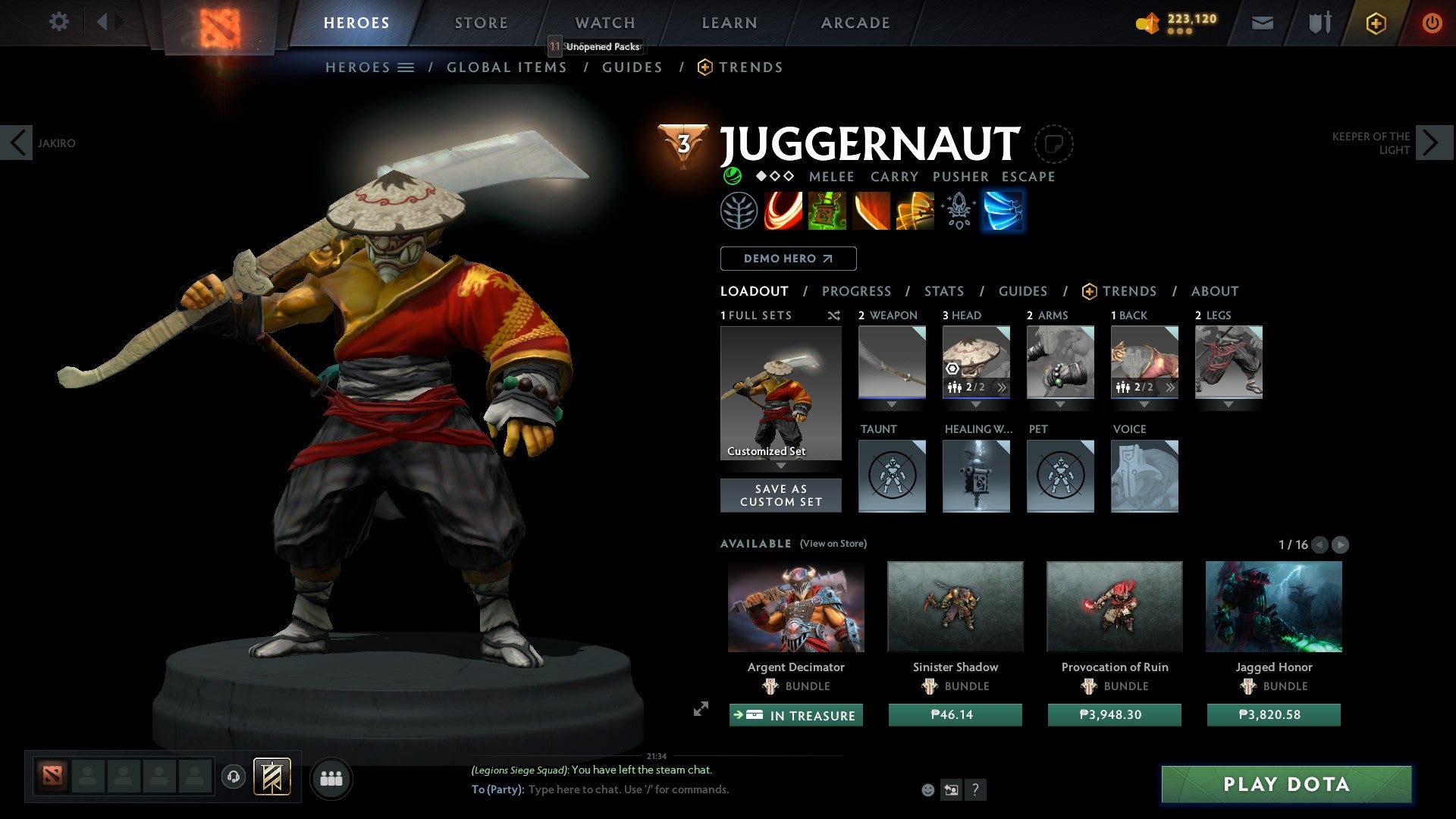This screenshot has width=1456, height=819.
Task: Open the Sinister Shadow bundle thumbnail
Action: click(954, 606)
